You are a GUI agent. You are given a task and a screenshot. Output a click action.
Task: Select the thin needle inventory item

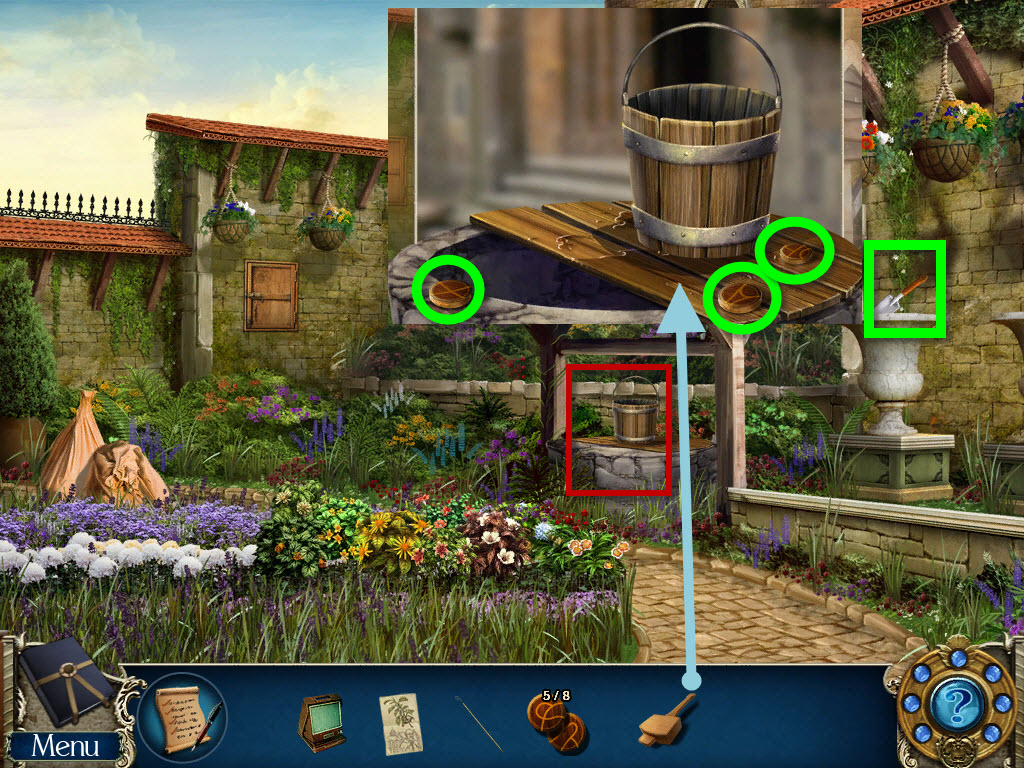479,723
